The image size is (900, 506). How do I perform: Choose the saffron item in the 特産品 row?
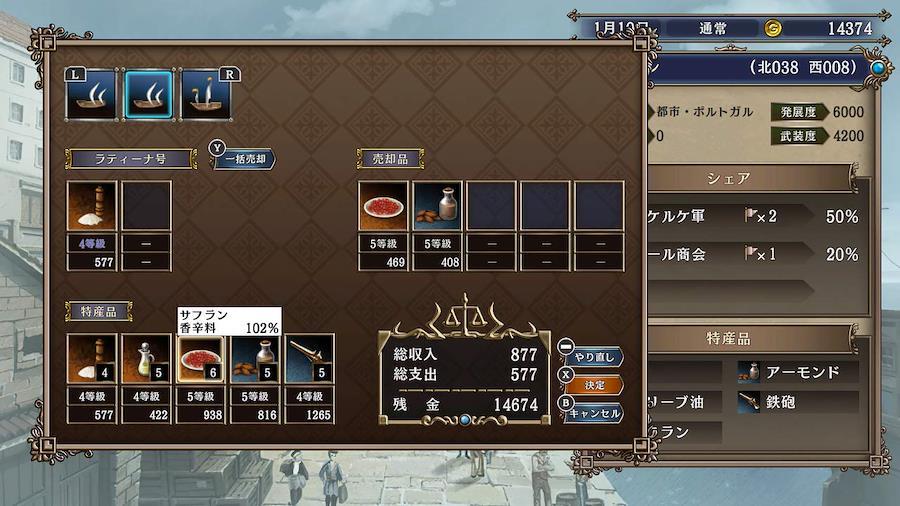[200, 360]
